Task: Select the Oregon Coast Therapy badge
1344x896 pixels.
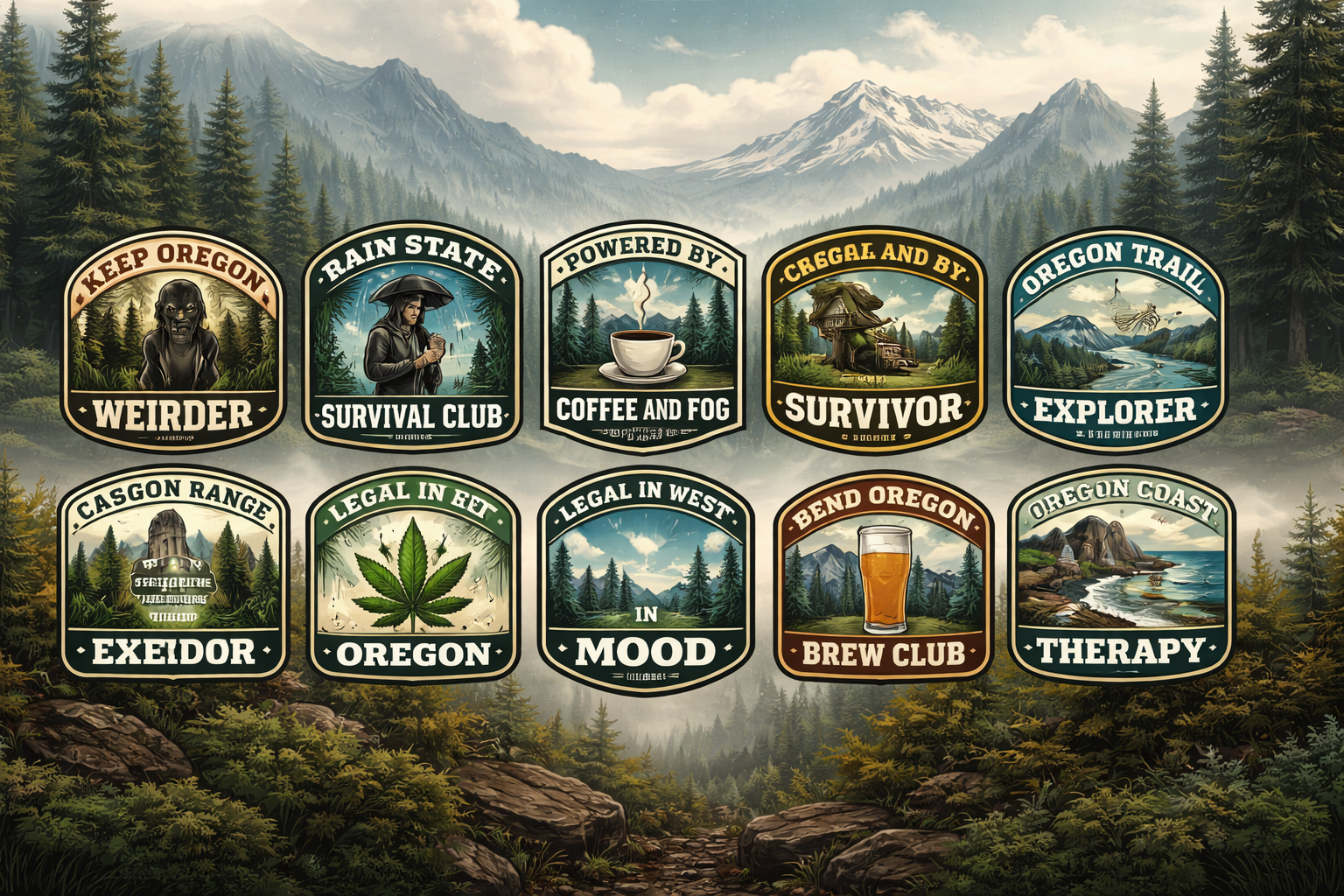Action: coord(1121,577)
